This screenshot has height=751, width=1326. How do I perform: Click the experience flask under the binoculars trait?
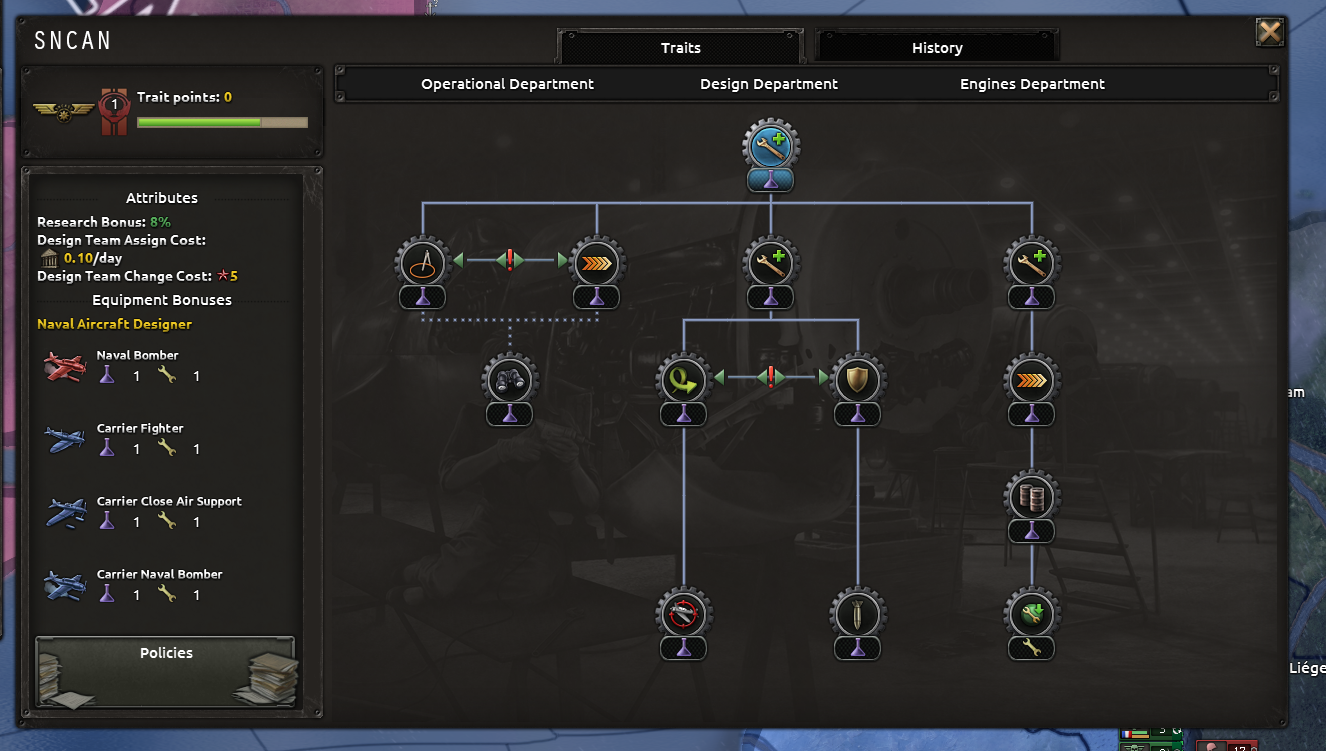(x=509, y=414)
